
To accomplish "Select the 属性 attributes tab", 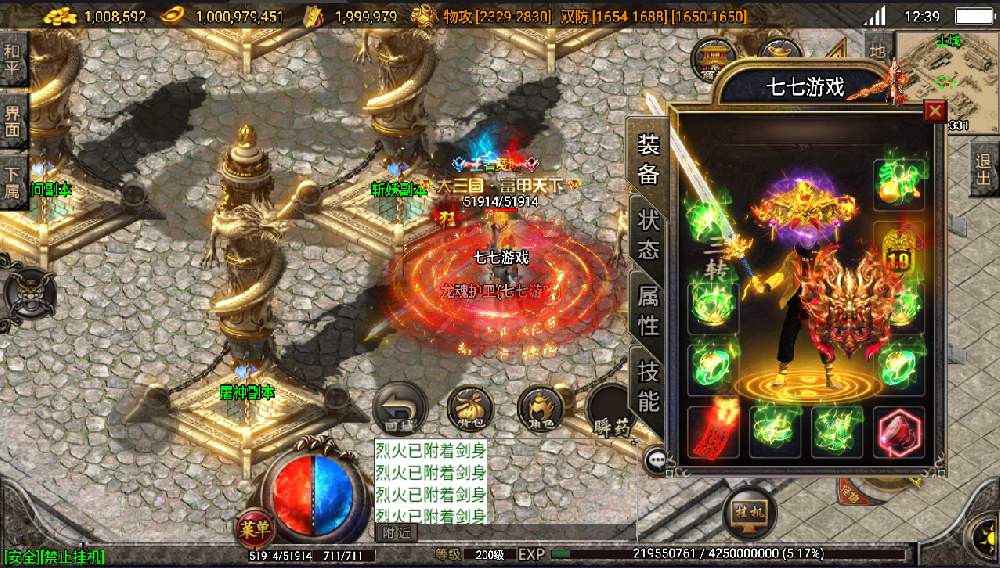I will [648, 310].
